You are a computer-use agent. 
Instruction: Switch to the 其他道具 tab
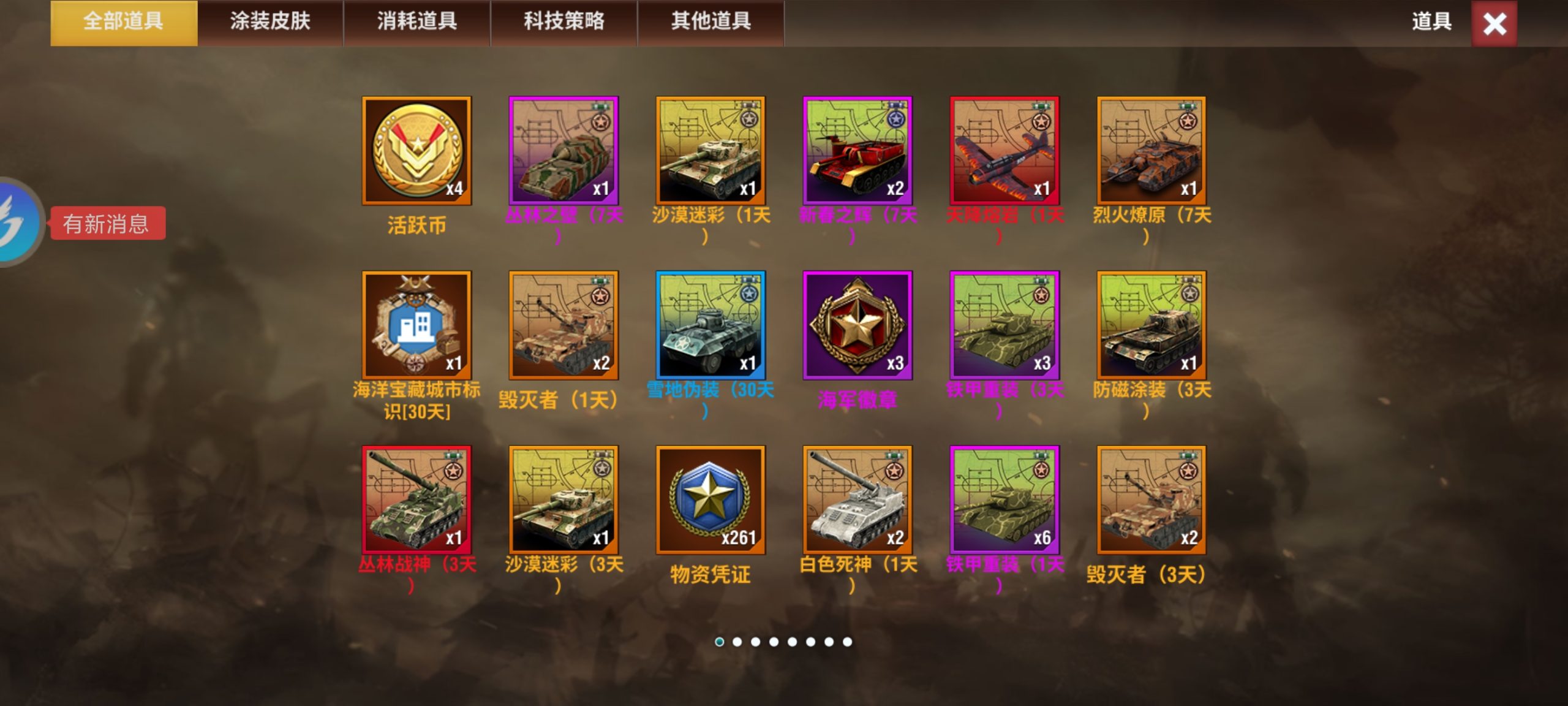tap(710, 21)
